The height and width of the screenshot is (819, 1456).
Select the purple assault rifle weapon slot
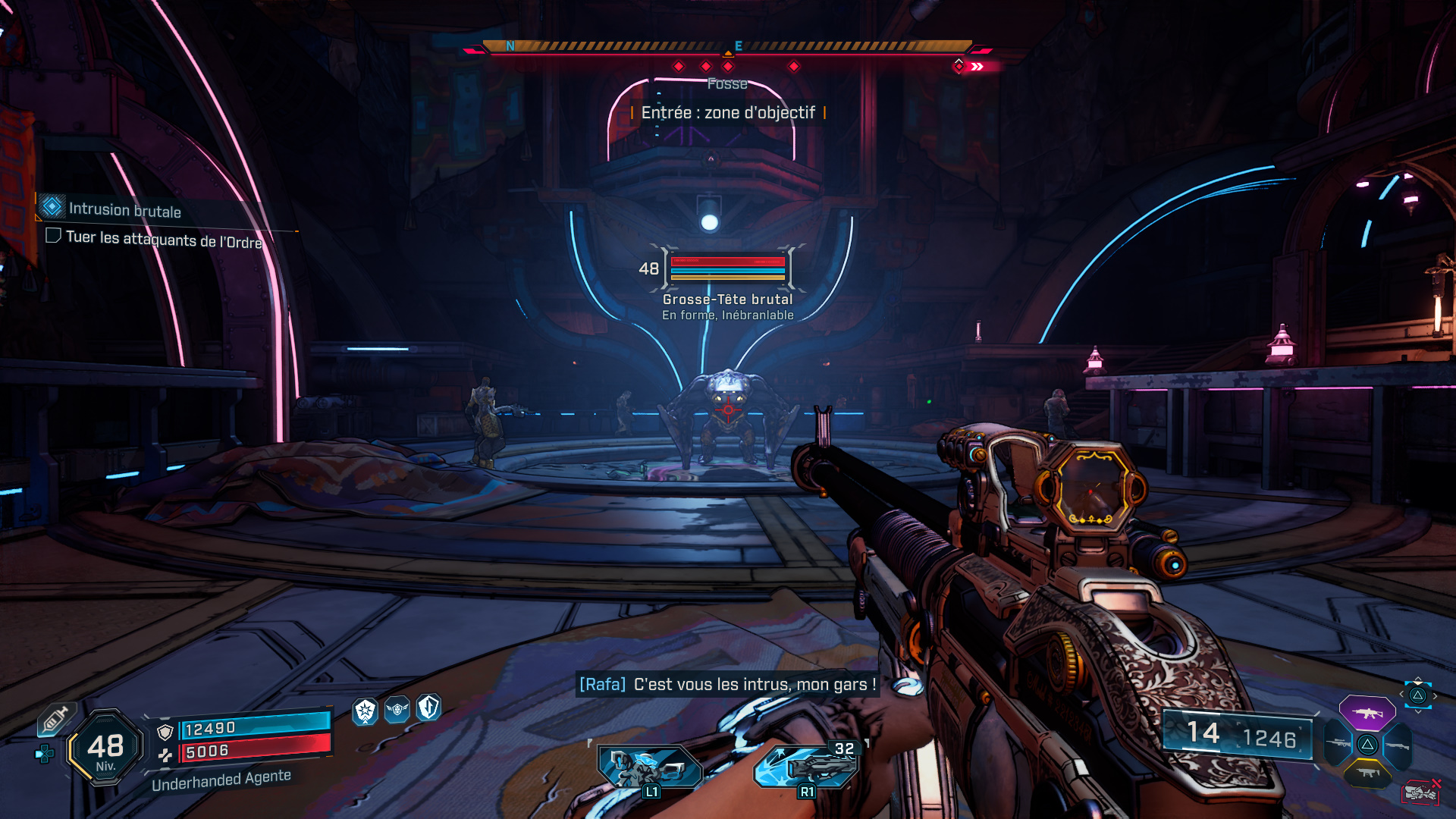[x=1367, y=712]
